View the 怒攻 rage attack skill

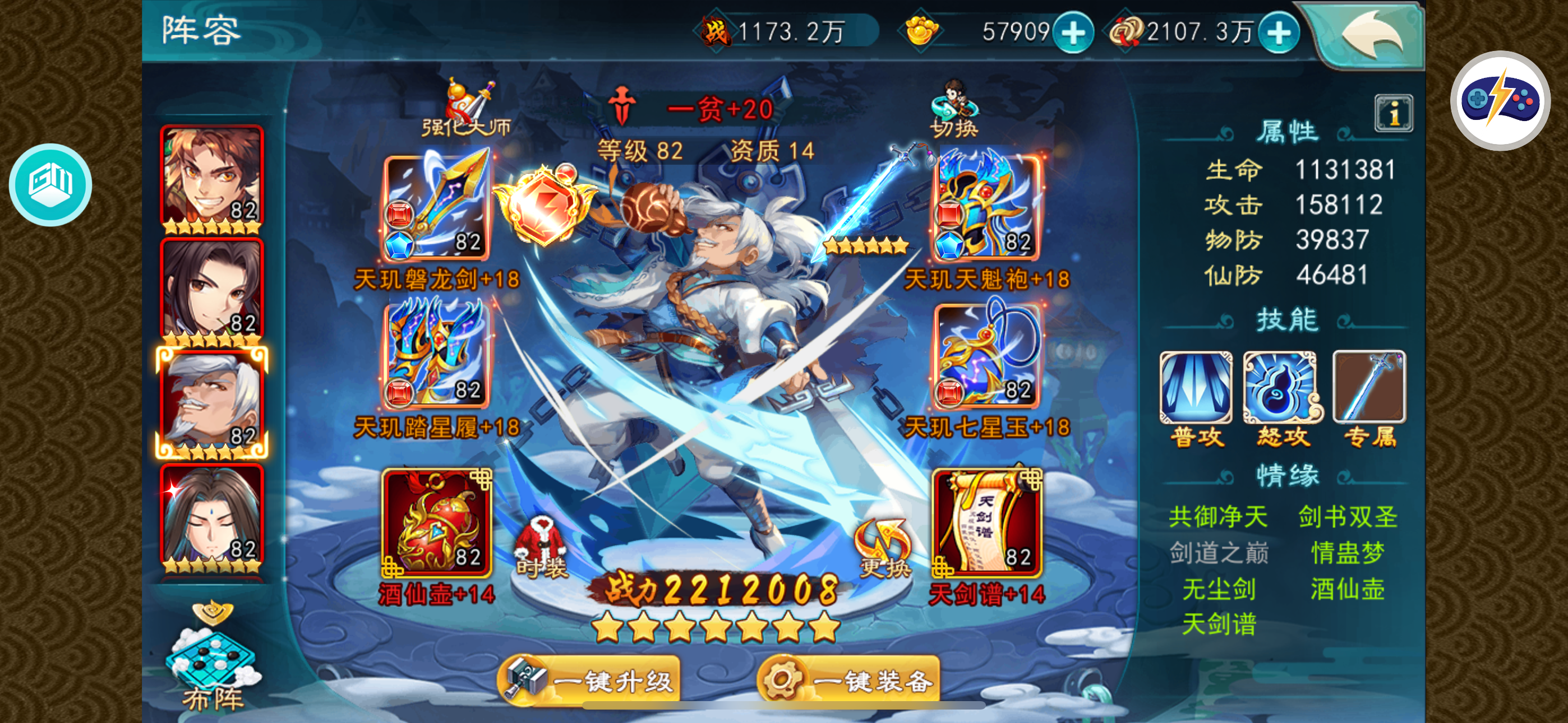tap(1282, 388)
